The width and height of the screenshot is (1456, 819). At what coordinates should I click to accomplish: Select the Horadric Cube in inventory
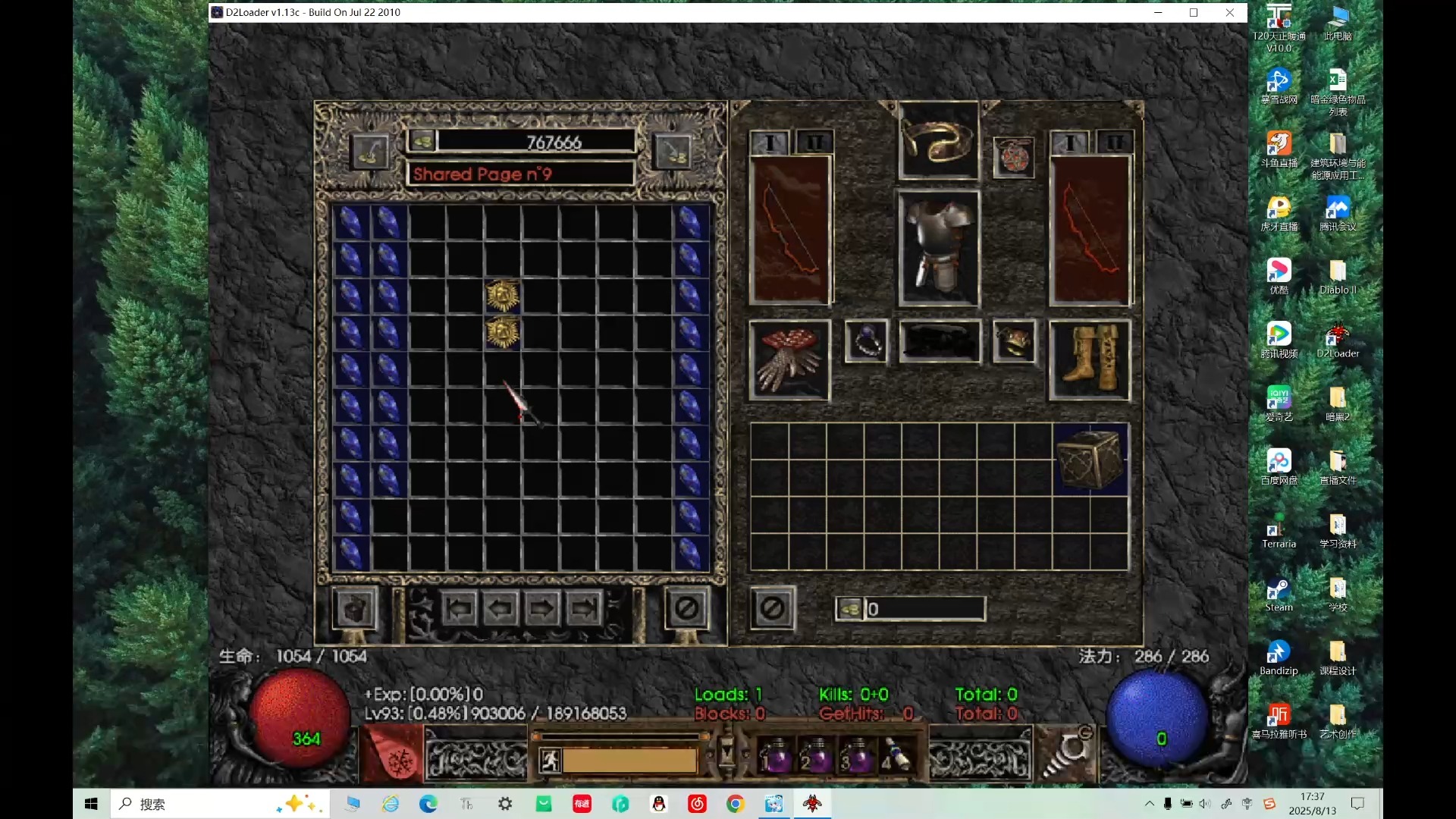click(x=1090, y=460)
